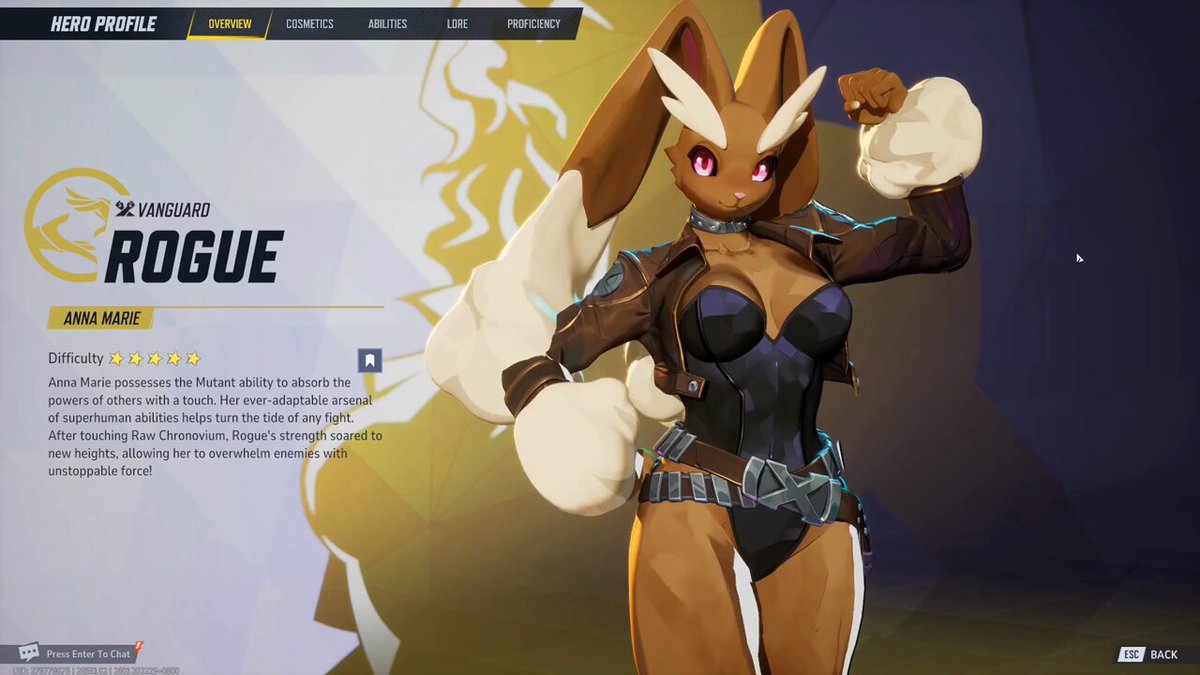Open the chat speech bubble icon
The width and height of the screenshot is (1200, 675).
pos(29,653)
